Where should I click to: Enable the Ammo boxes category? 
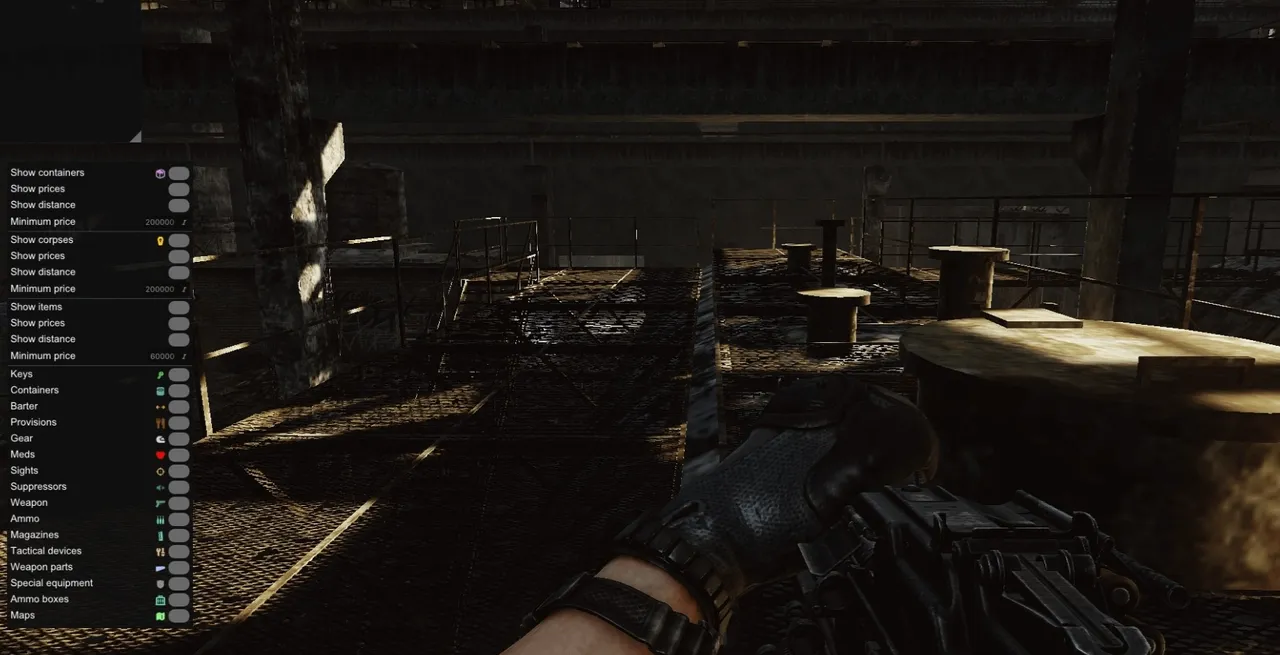click(x=179, y=599)
